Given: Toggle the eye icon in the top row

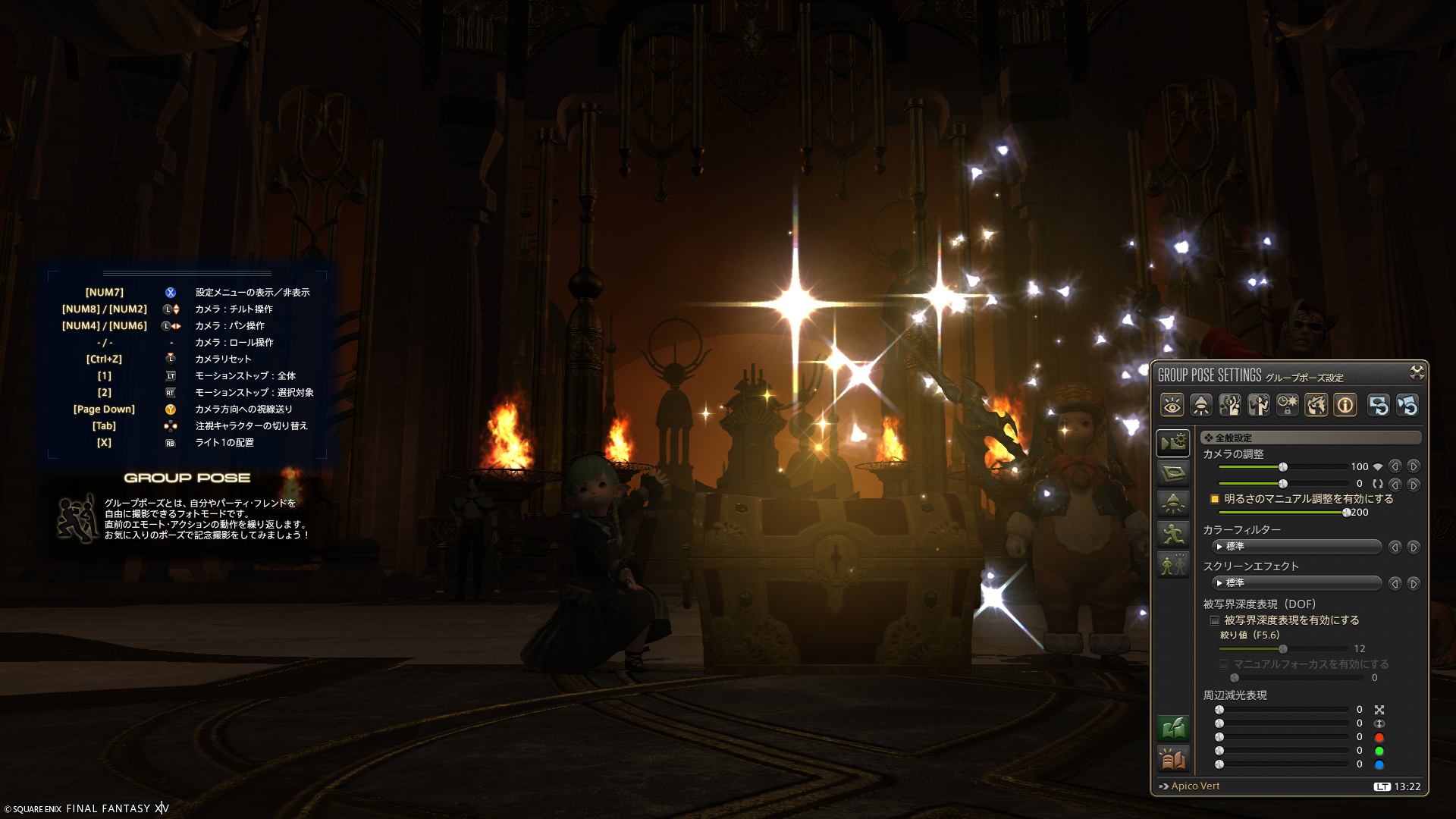Looking at the screenshot, I should point(1172,406).
